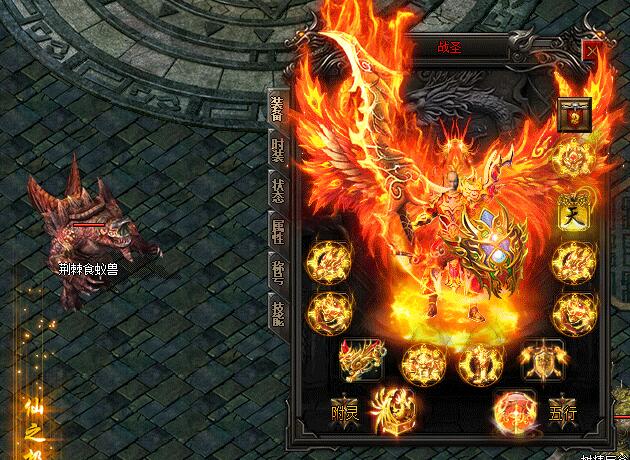Select the 天 equipment slot
Screen dimensions: 630x460
click(x=571, y=211)
